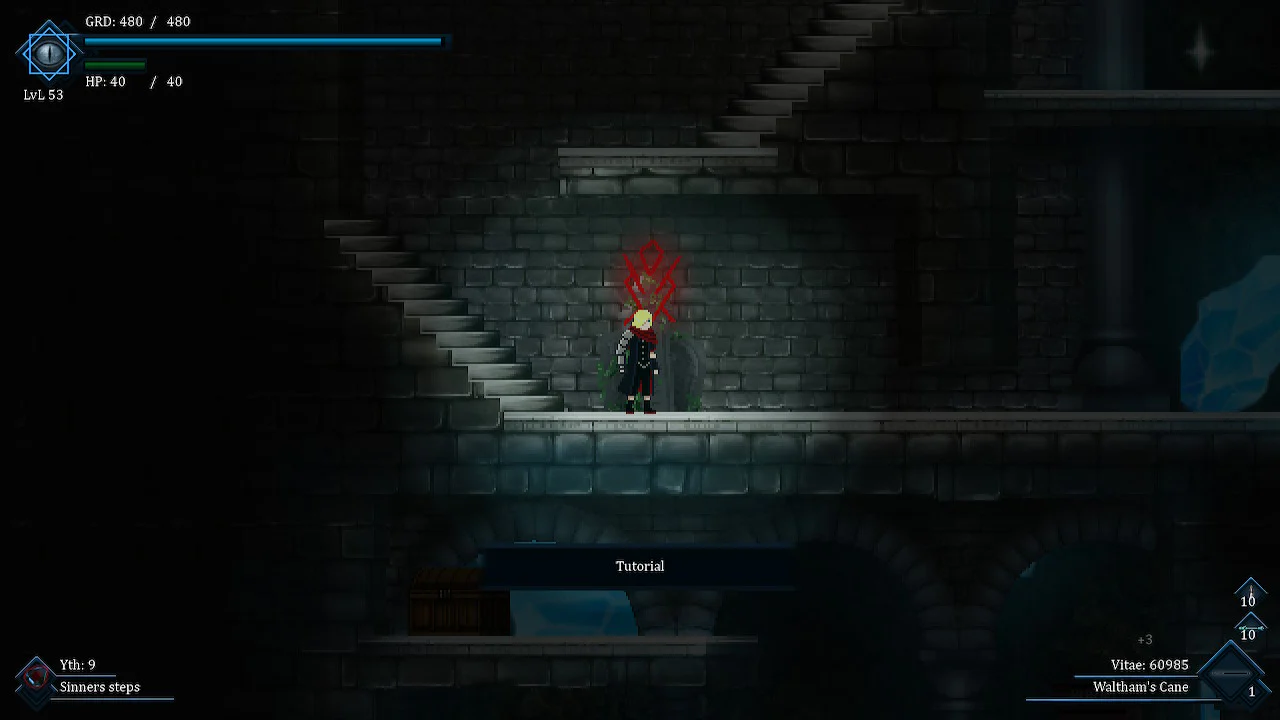Click the Vitae: 60985 currency counter
Image resolution: width=1280 pixels, height=720 pixels.
point(1148,664)
